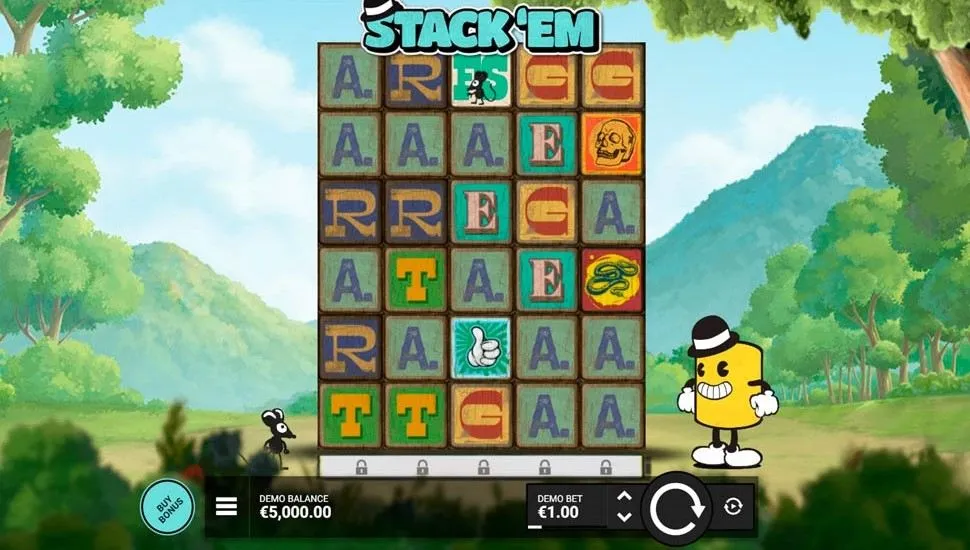
Task: Open the autoplay settings button
Action: click(733, 507)
